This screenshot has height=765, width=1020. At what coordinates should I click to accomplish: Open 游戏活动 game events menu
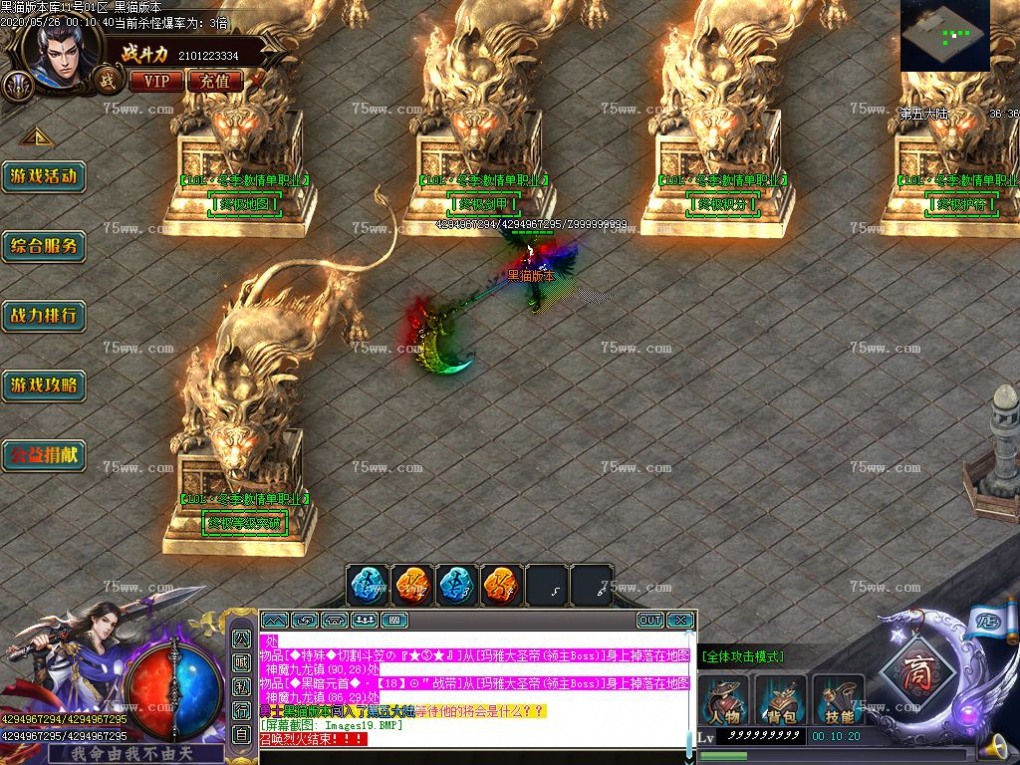(x=43, y=176)
